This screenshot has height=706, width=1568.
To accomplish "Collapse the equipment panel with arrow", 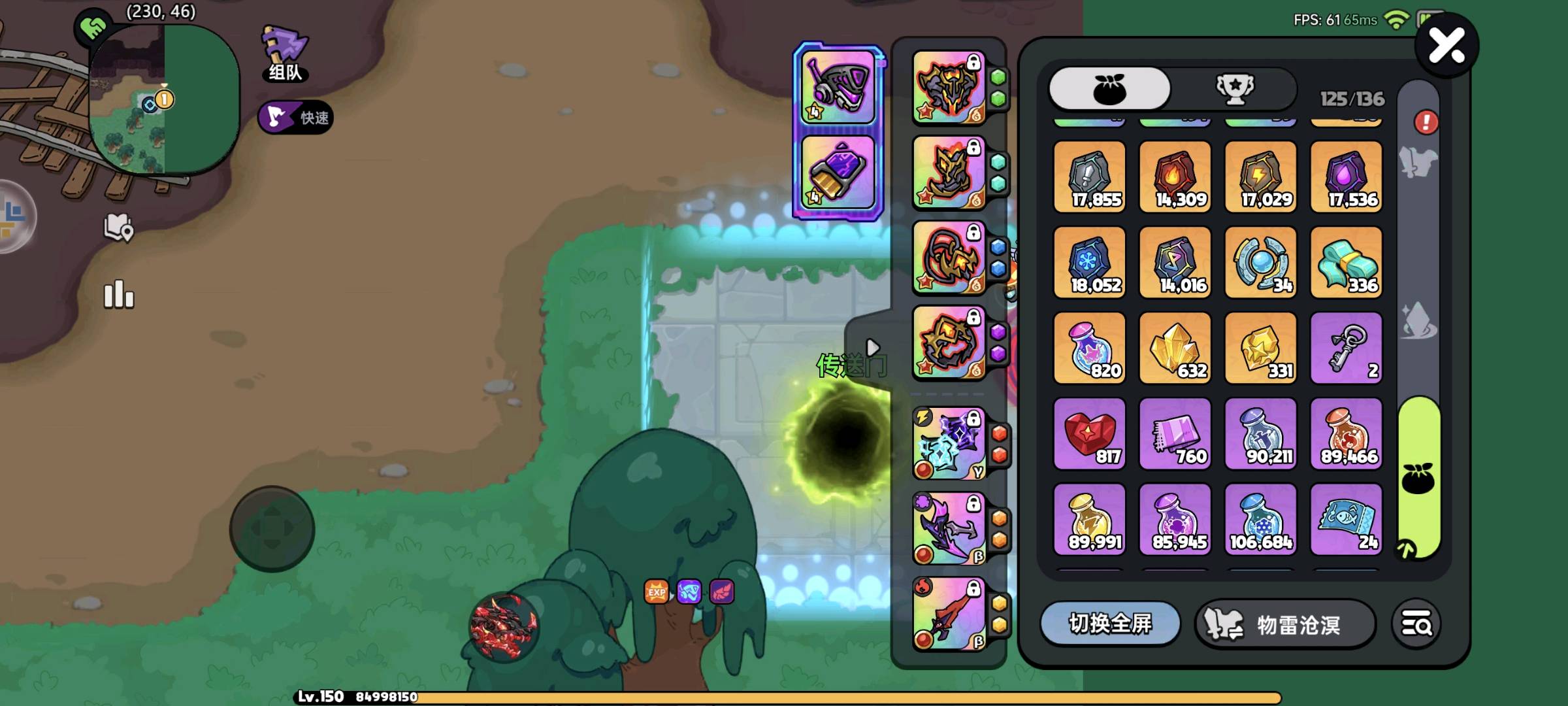I will (872, 347).
